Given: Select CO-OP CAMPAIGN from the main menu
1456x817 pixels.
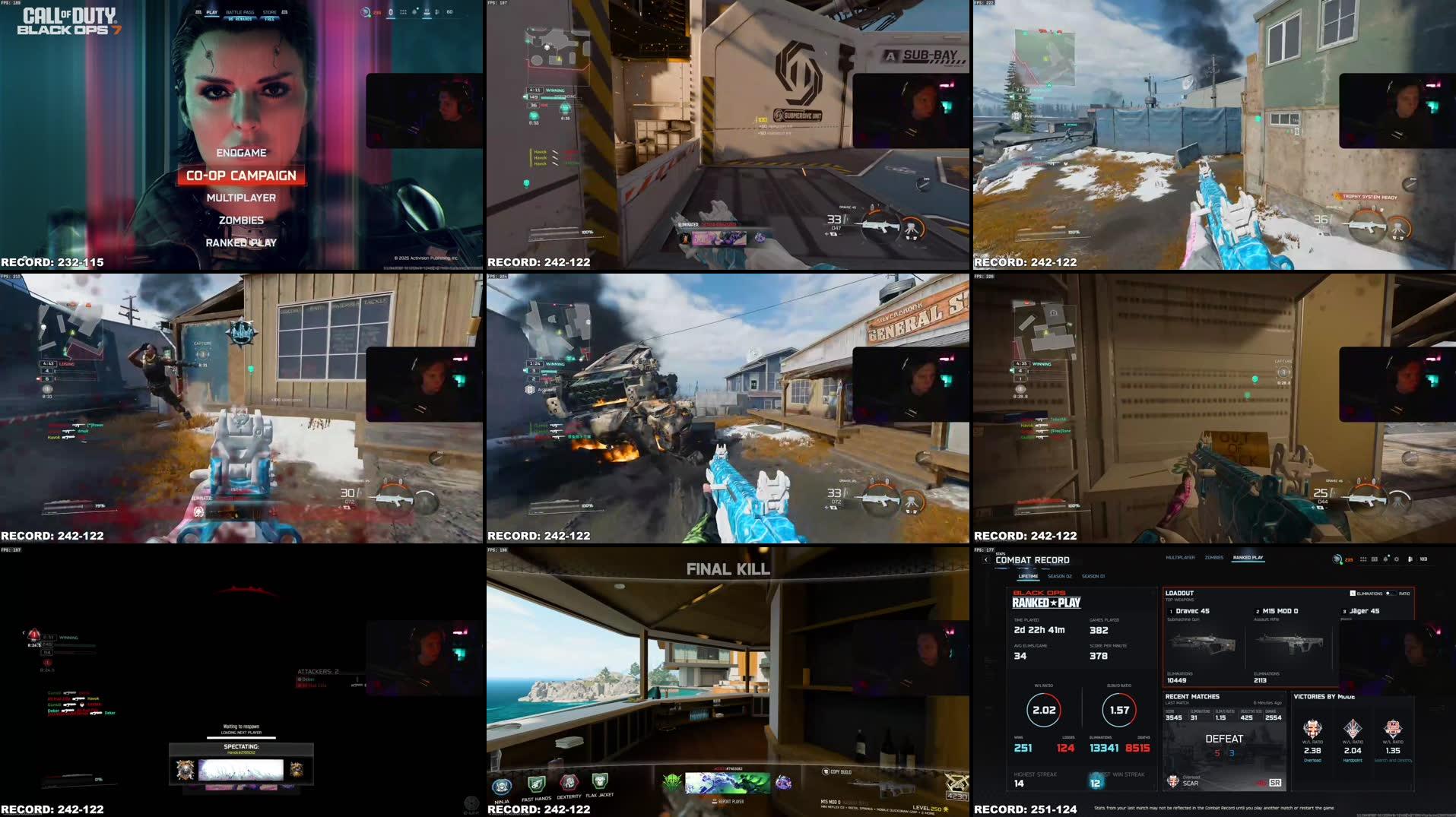Looking at the screenshot, I should (242, 176).
